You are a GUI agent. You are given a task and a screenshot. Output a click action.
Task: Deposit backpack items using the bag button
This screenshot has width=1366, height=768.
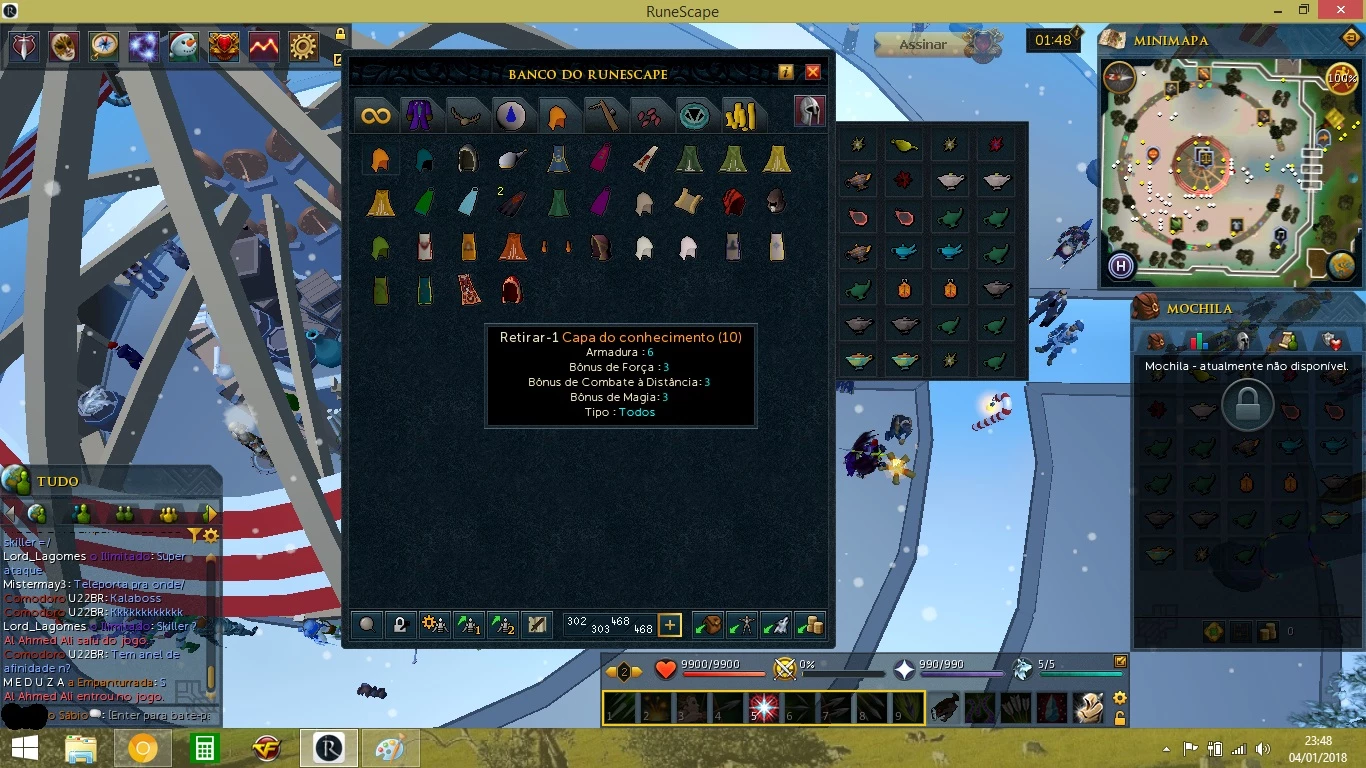708,625
